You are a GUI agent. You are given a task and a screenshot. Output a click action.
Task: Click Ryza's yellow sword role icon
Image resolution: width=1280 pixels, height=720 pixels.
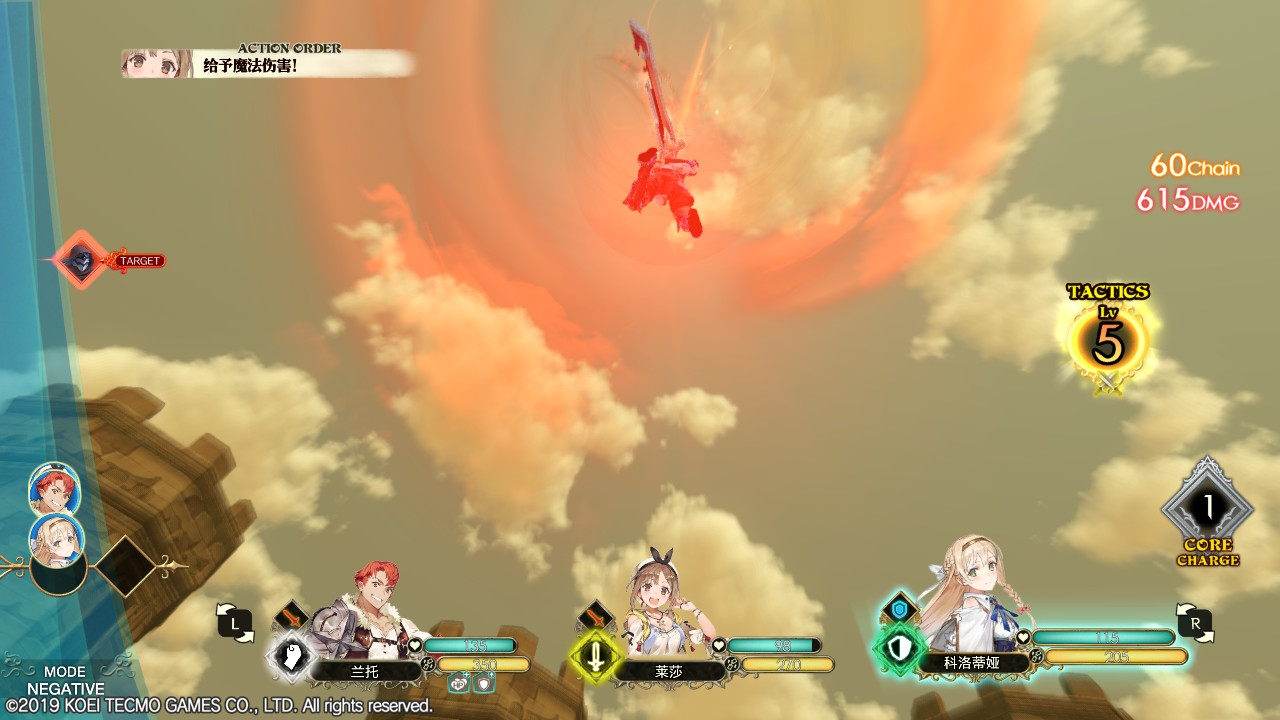(x=596, y=657)
